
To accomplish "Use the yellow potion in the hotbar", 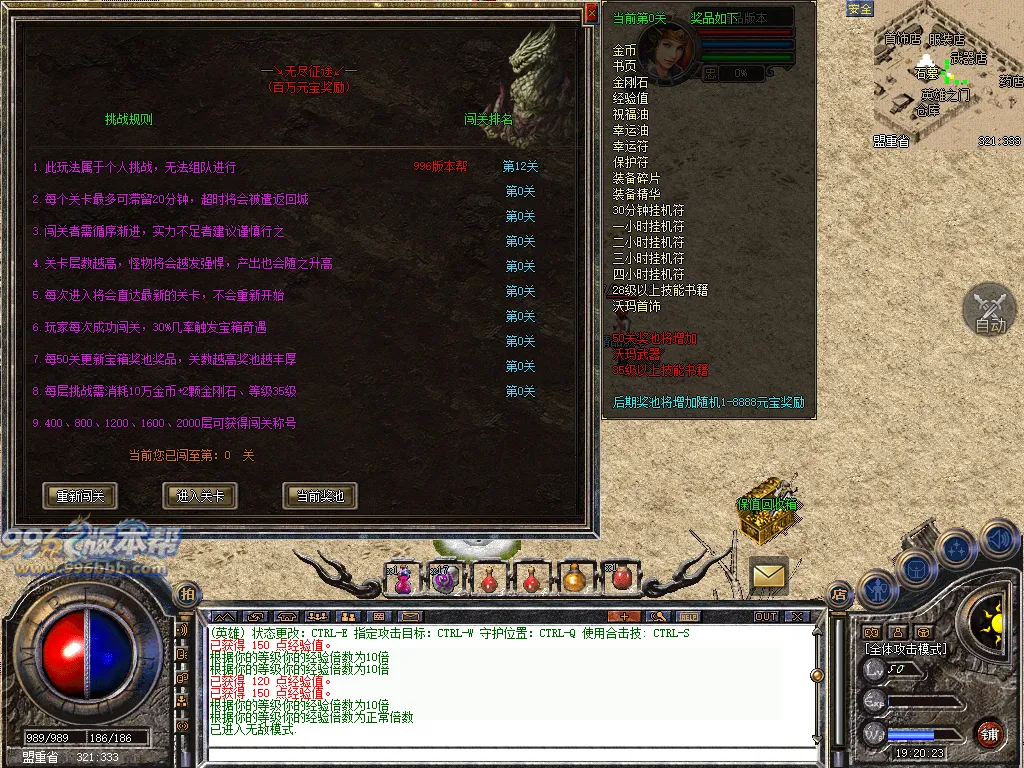I will [574, 578].
